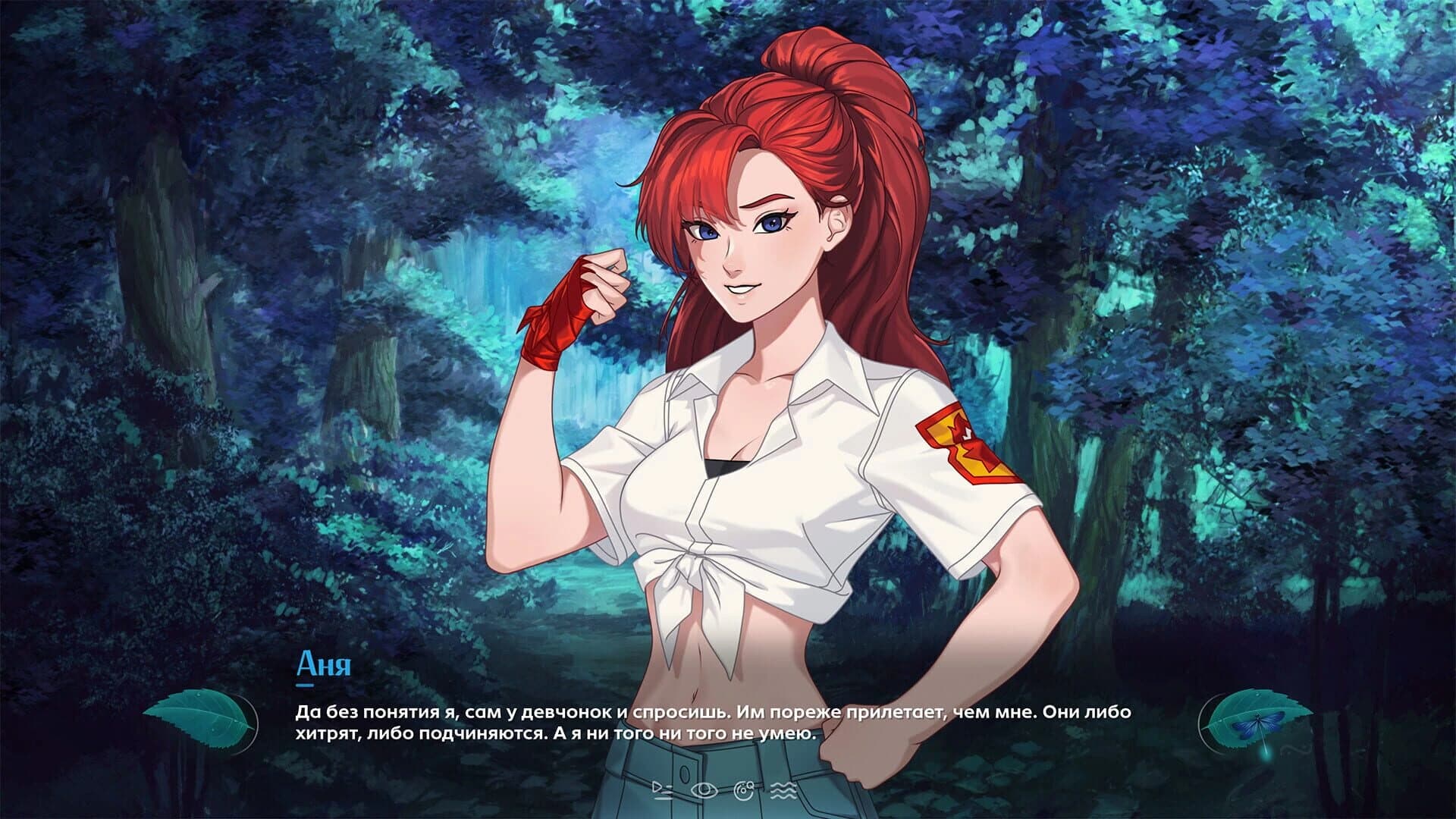Click the forest background above the textbox

point(303,303)
